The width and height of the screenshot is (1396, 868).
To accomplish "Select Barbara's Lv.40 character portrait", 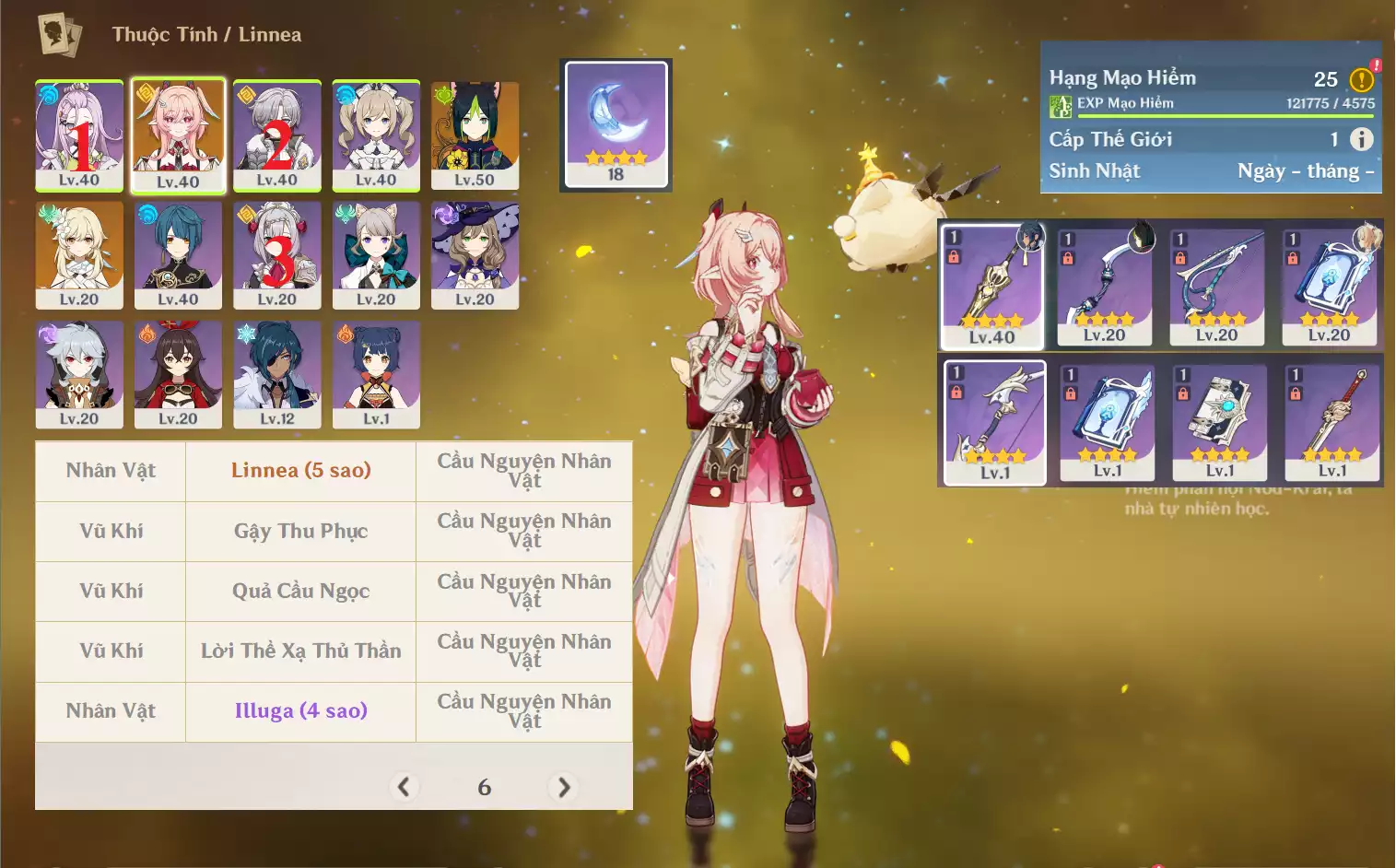I will pos(376,135).
